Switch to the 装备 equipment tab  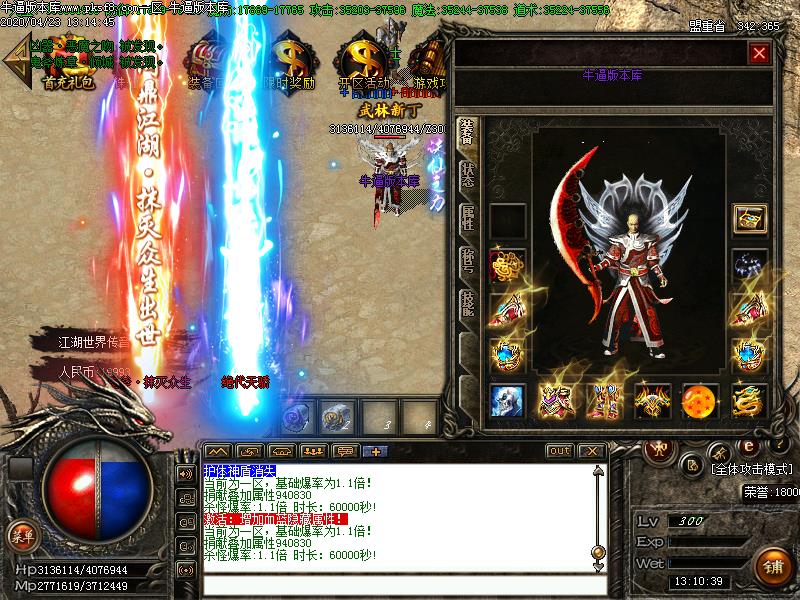(467, 136)
